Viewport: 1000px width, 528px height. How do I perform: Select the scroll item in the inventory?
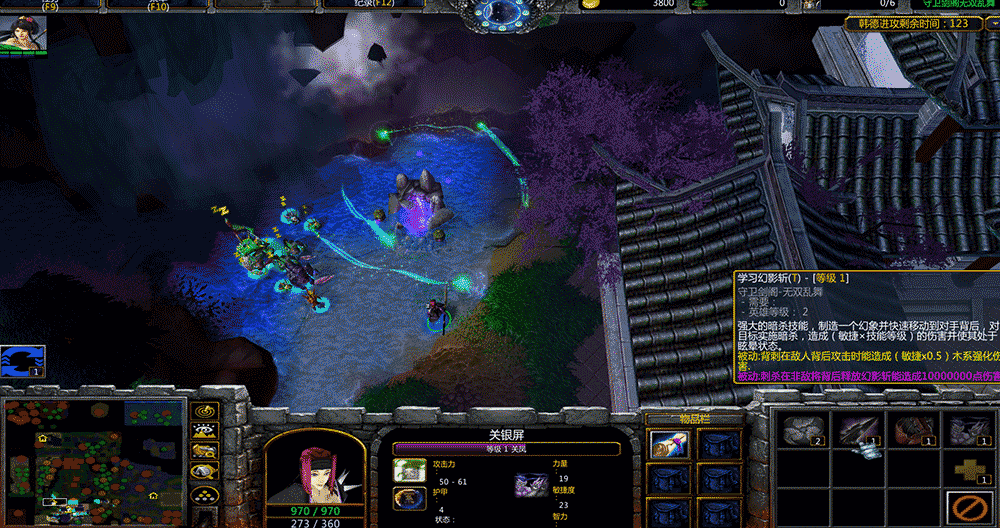click(668, 445)
